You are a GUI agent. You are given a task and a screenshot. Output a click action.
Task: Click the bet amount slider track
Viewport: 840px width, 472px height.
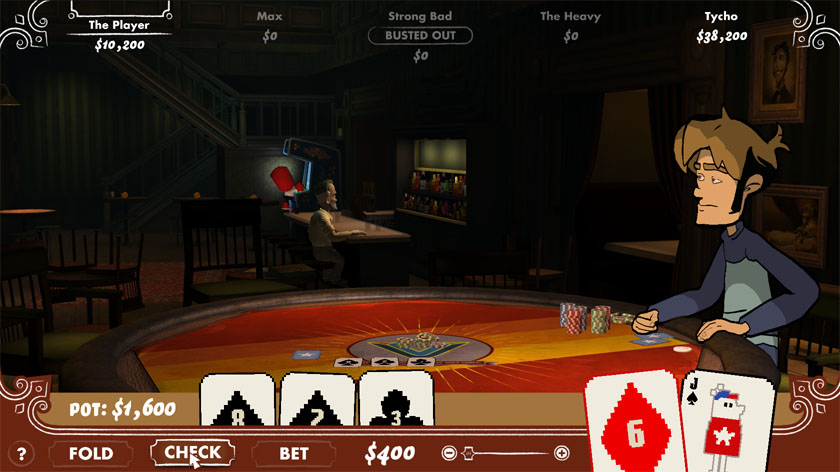pyautogui.click(x=505, y=453)
